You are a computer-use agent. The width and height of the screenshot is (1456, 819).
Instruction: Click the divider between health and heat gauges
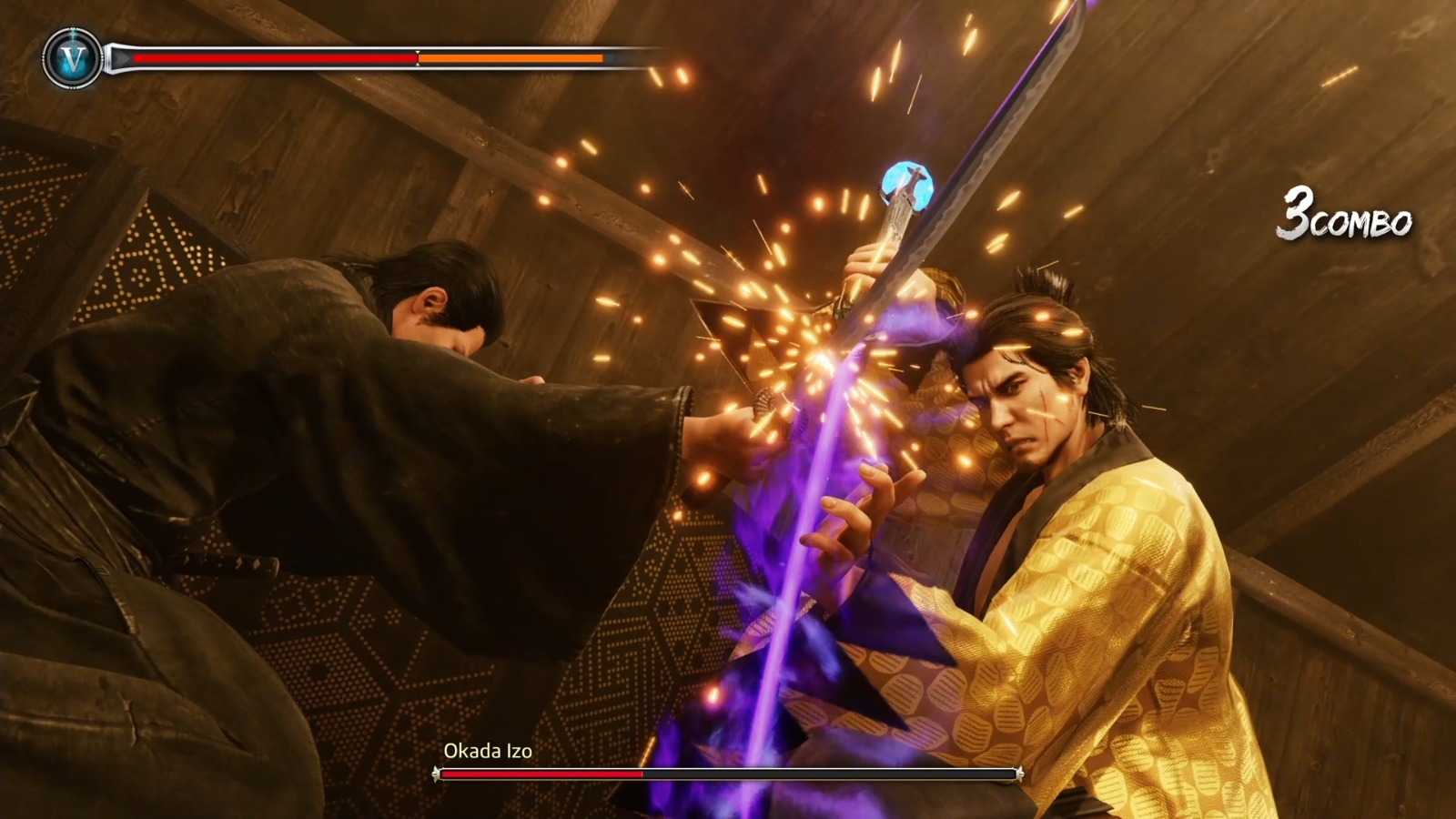(417, 57)
